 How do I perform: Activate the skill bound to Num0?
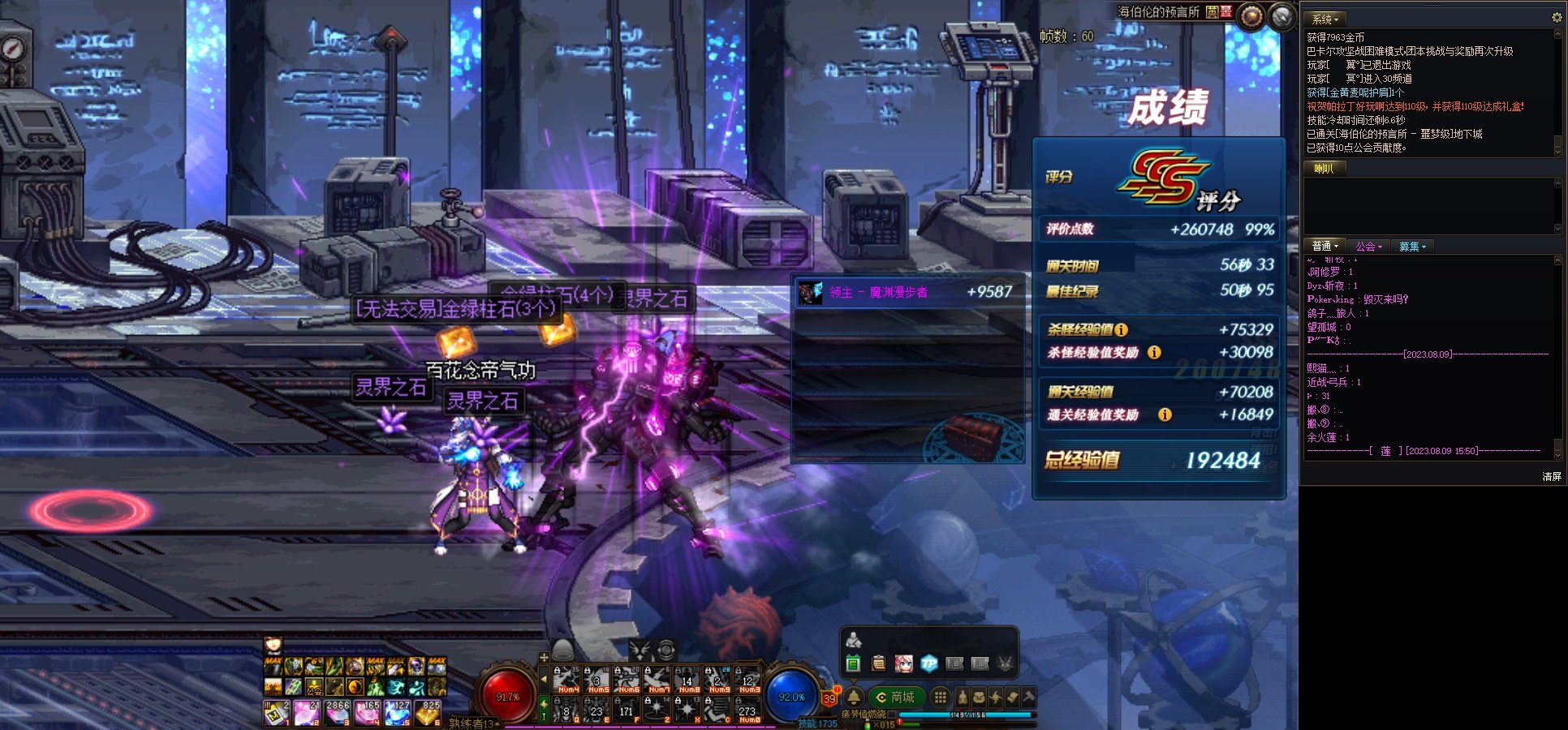click(x=748, y=711)
